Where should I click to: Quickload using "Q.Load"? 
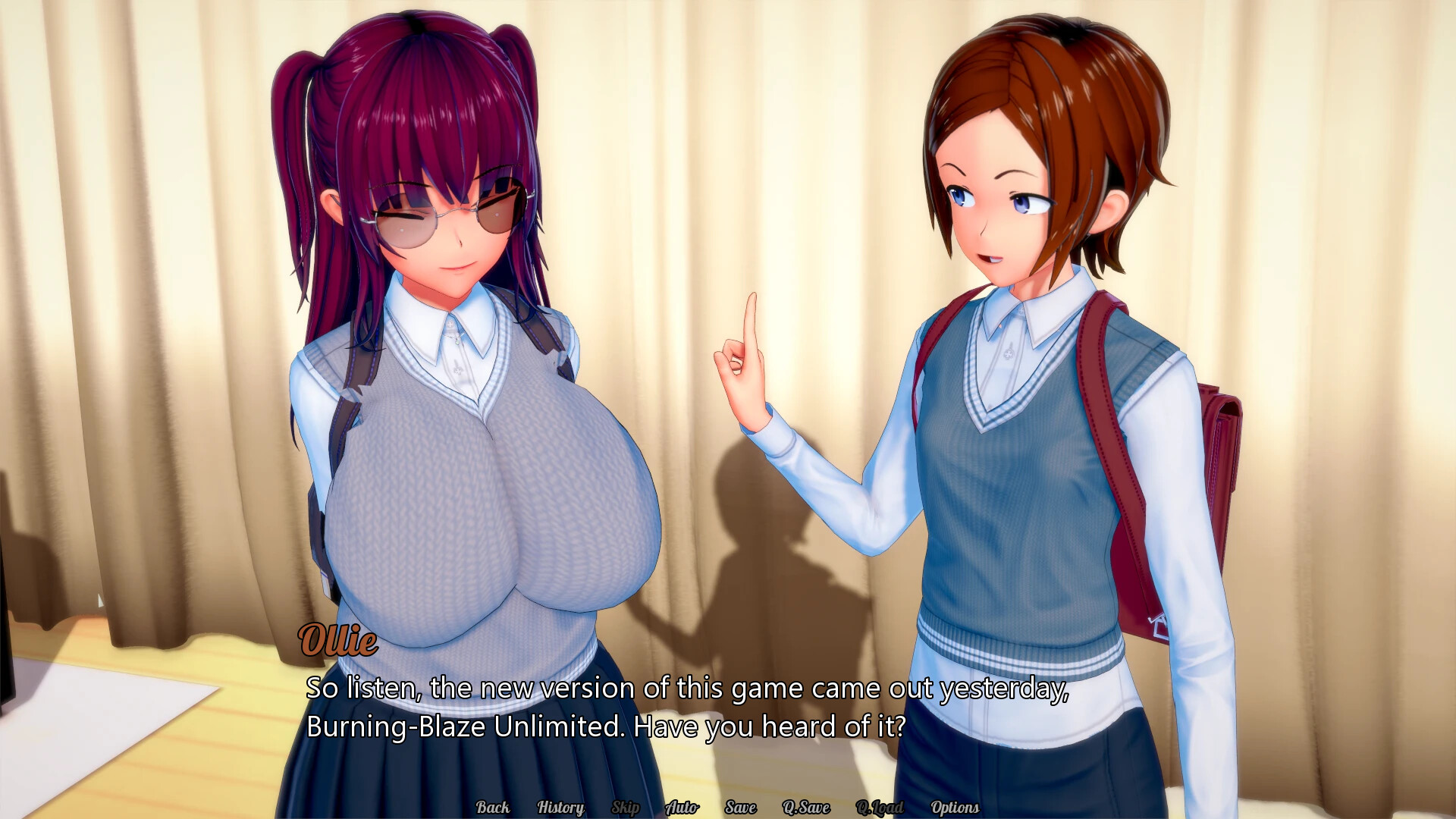tap(880, 808)
